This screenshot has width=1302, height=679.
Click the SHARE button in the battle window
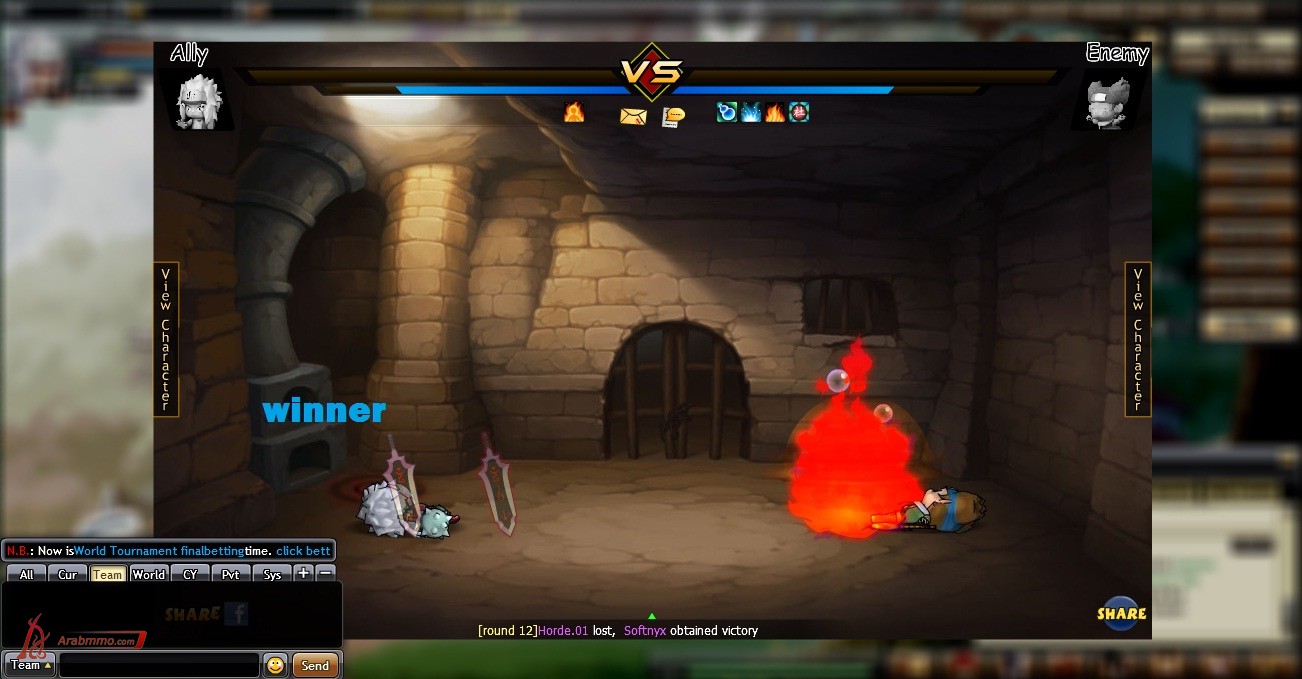(x=1121, y=613)
